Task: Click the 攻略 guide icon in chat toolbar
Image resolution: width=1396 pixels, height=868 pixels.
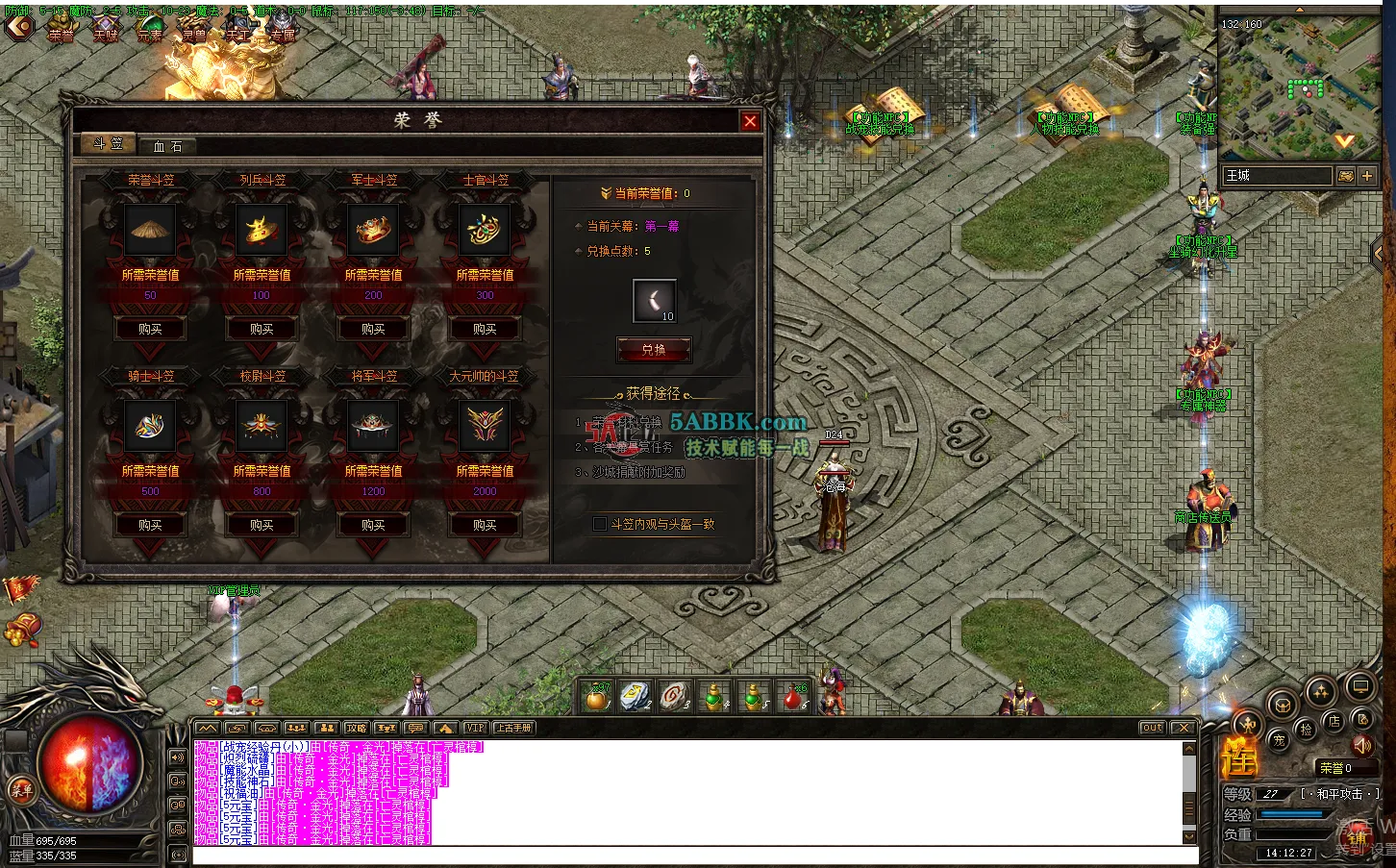Action: (x=358, y=728)
